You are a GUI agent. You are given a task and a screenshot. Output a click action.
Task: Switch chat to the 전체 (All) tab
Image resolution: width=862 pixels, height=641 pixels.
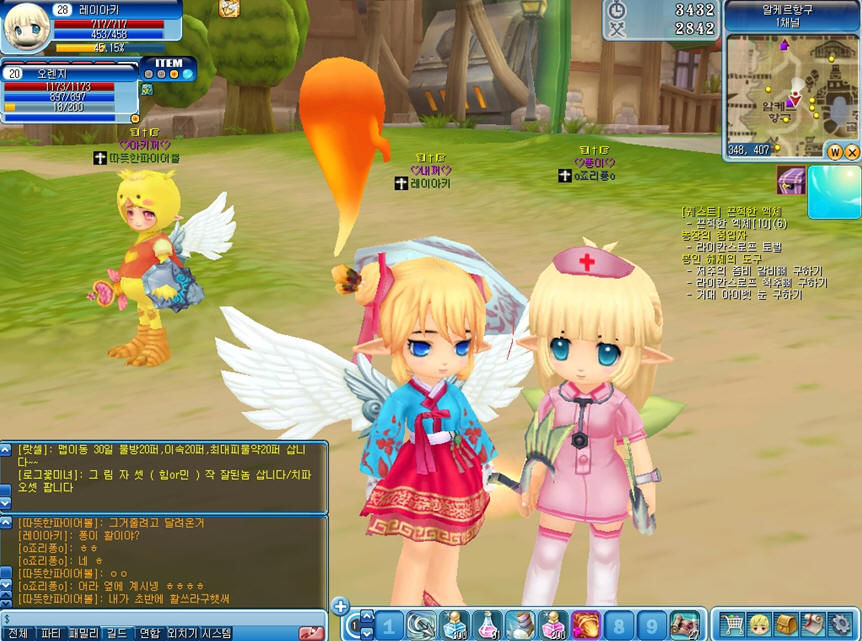tap(17, 633)
